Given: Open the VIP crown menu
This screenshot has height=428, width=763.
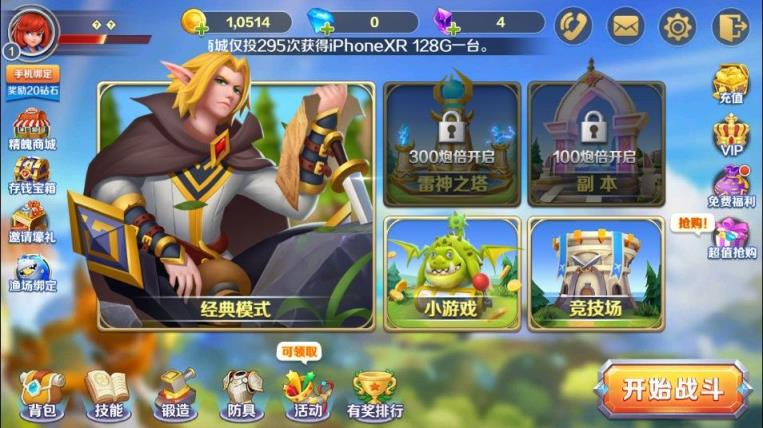Looking at the screenshot, I should point(730,135).
